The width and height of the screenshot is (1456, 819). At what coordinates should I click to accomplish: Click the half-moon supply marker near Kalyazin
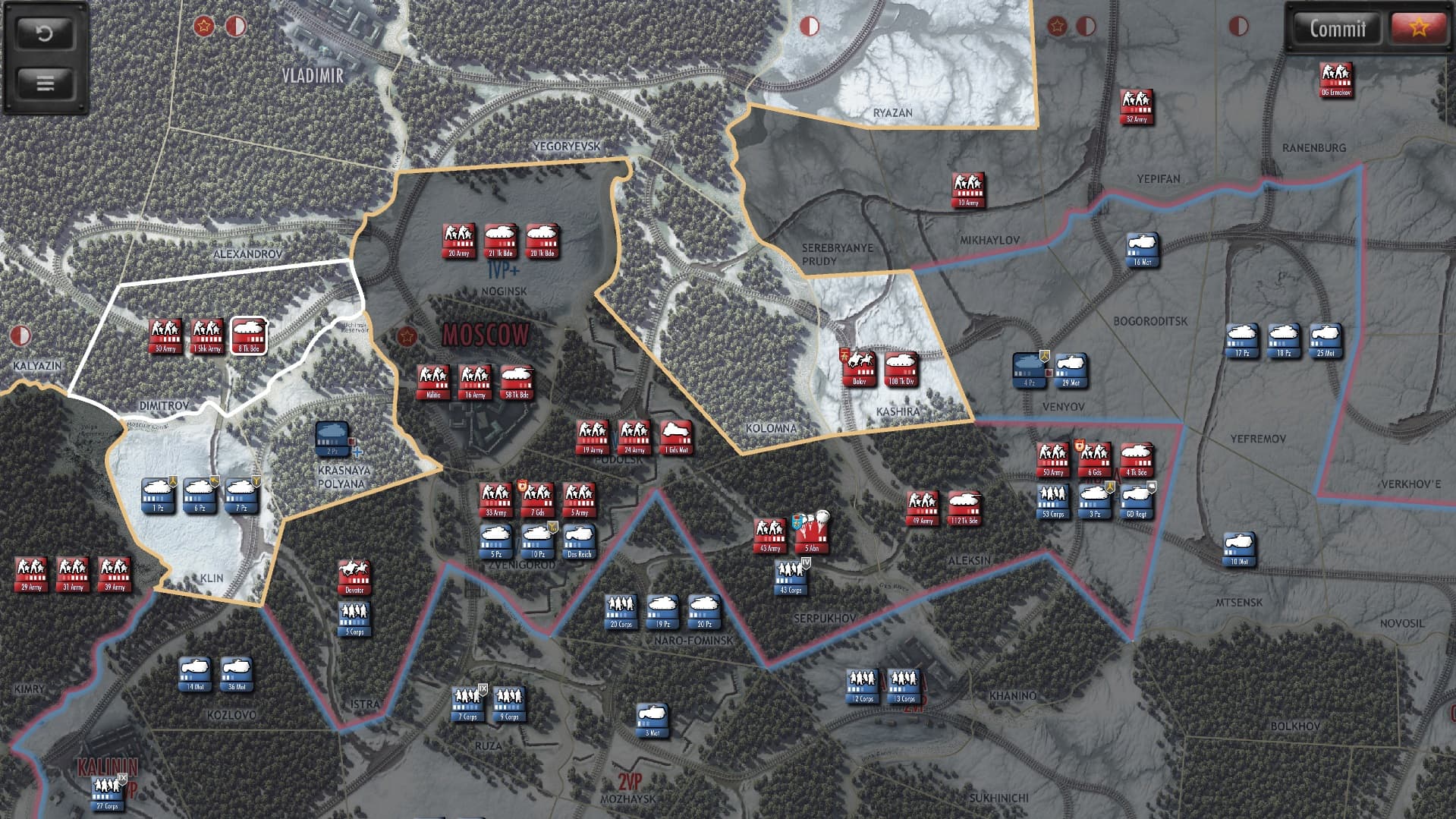click(x=22, y=334)
